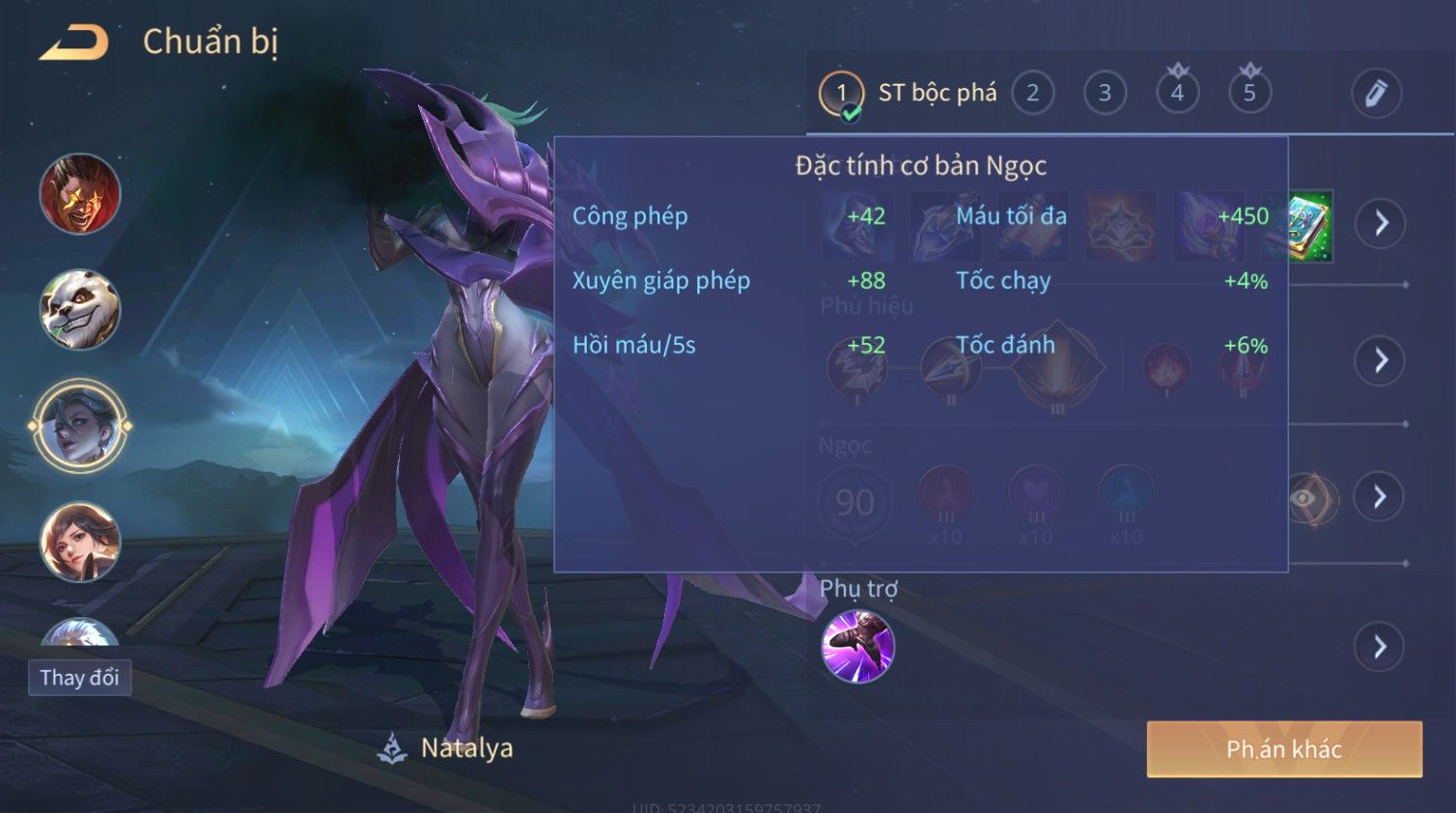This screenshot has height=813, width=1456.
Task: Choose the panda hero portrait
Action: [x=80, y=310]
